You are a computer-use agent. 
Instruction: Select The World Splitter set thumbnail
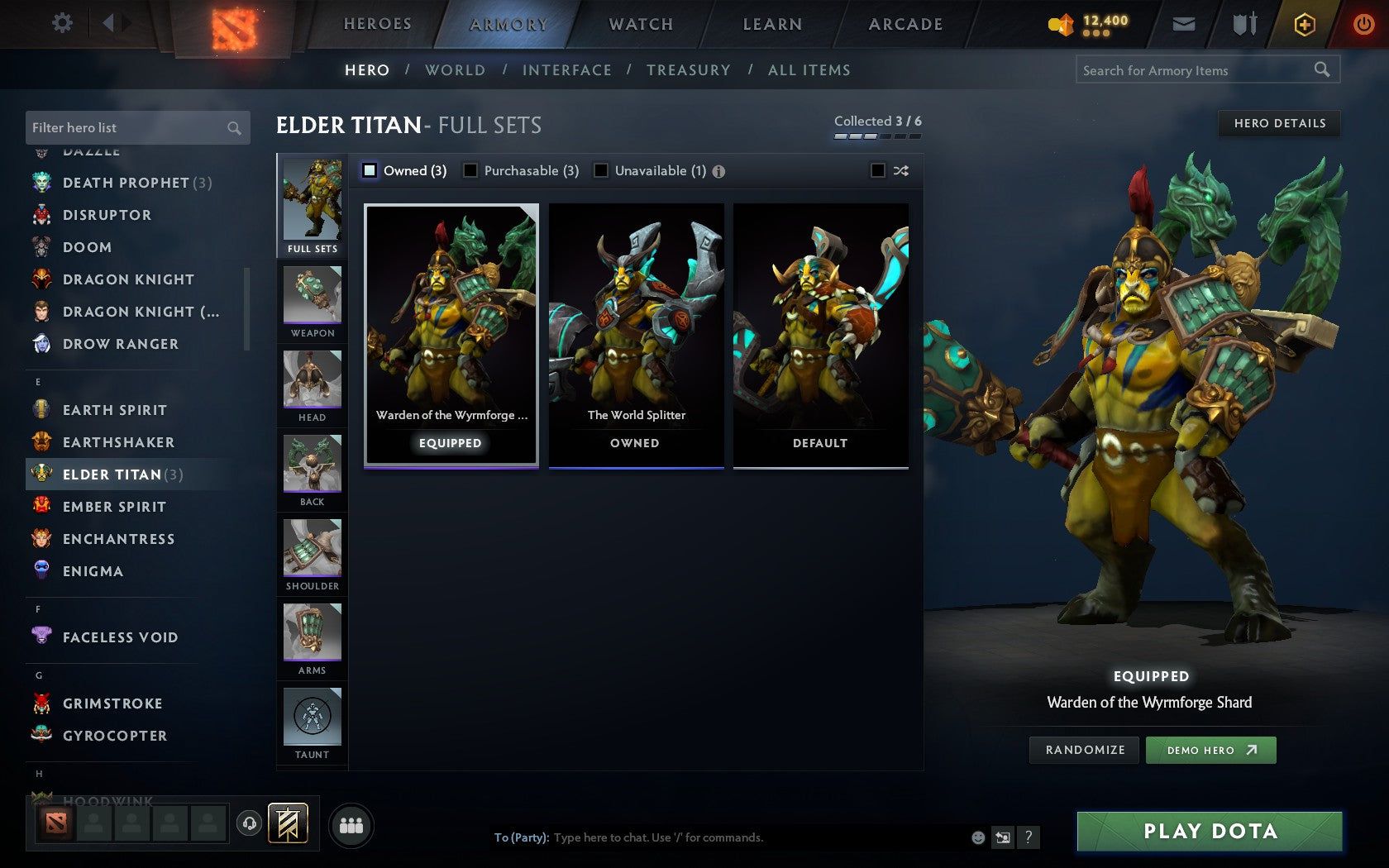tap(635, 331)
